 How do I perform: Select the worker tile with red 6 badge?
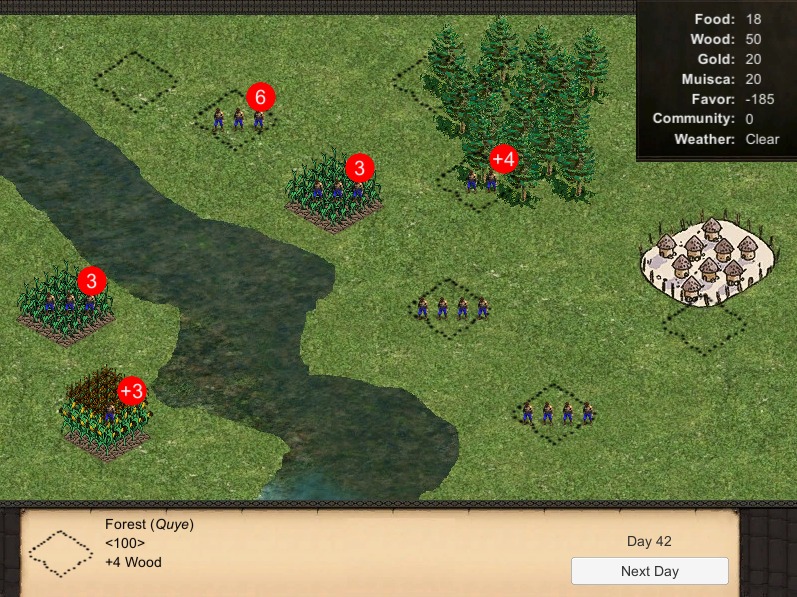pos(238,119)
